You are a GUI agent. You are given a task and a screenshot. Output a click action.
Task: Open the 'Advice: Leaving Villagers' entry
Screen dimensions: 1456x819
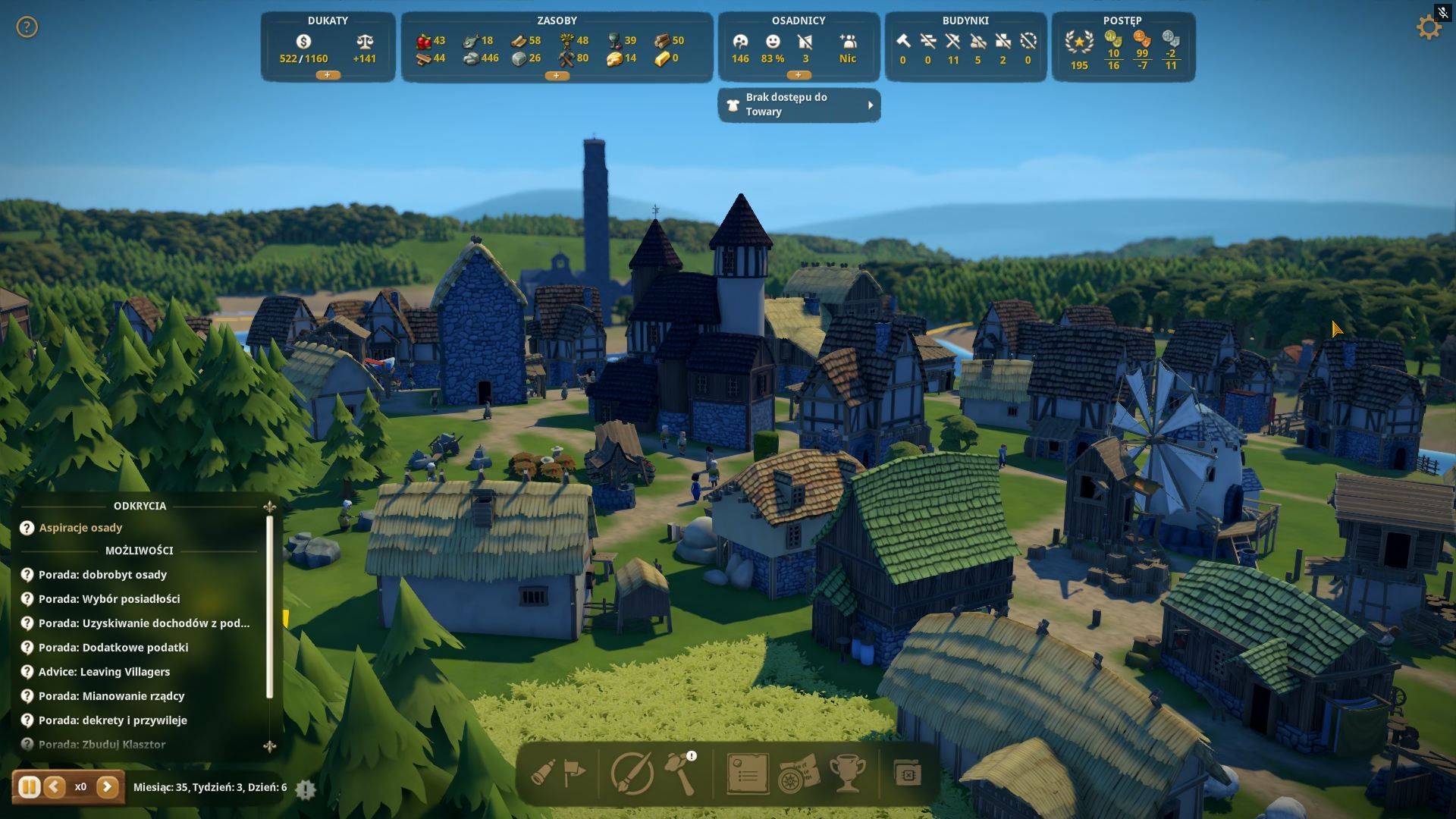click(x=104, y=672)
